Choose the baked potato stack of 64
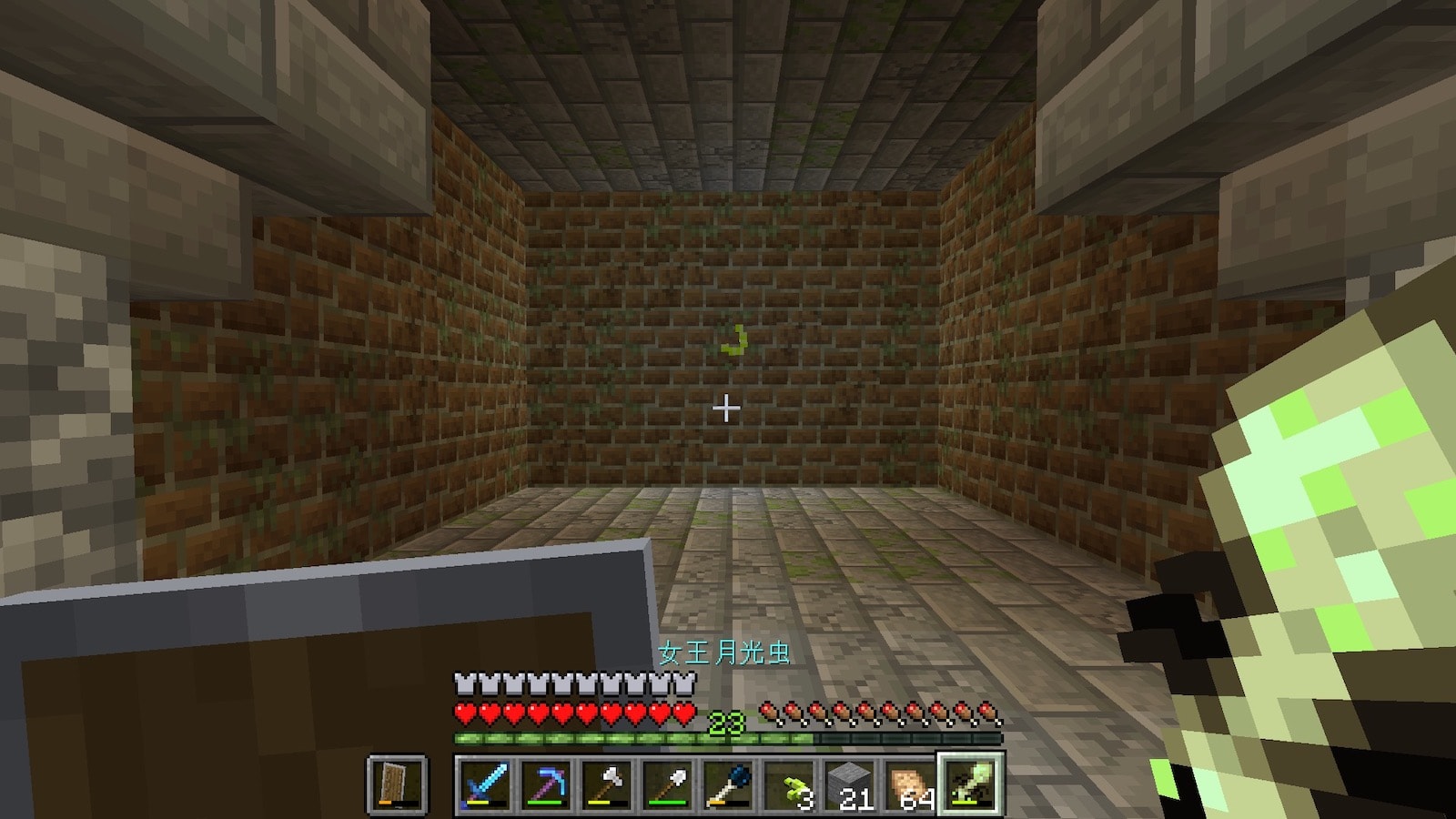 click(x=910, y=783)
